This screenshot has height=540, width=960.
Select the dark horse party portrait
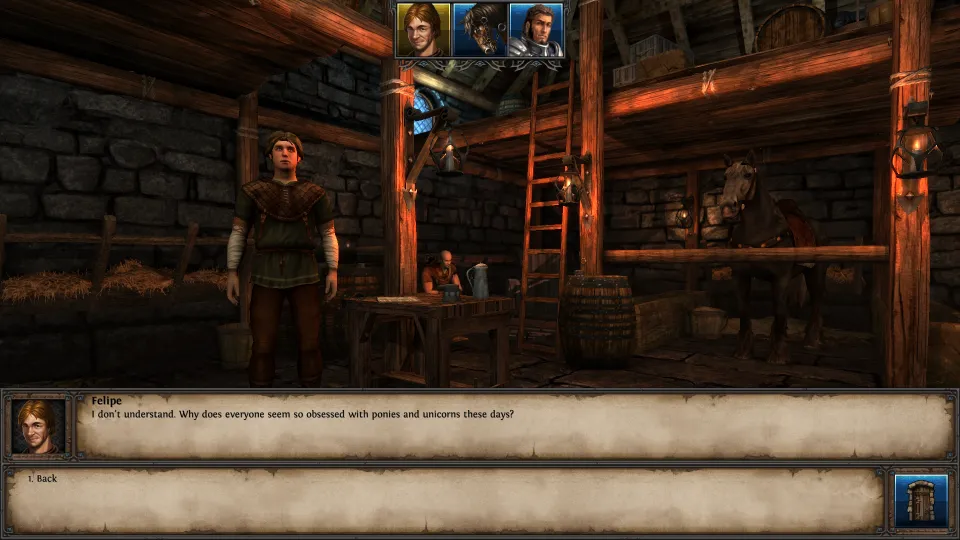click(x=480, y=30)
